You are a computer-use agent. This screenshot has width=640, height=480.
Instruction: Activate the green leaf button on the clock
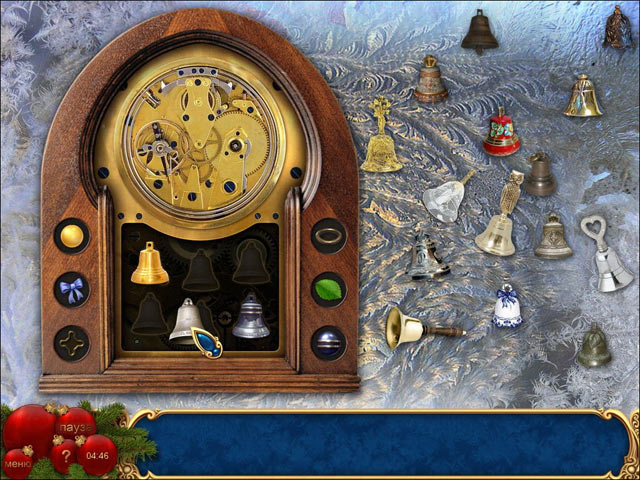(328, 289)
